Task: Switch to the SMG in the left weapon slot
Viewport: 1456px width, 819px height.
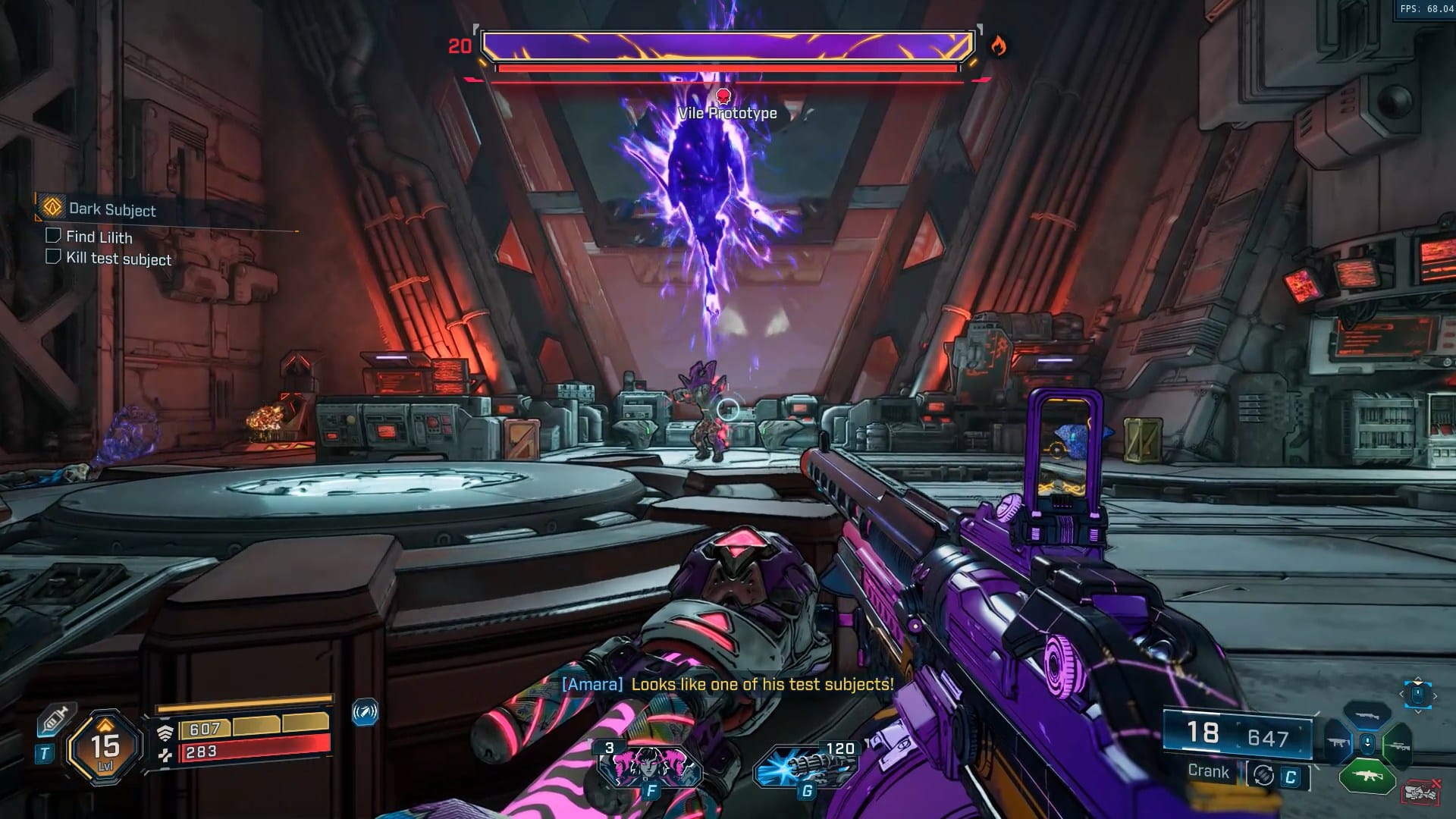Action: [x=1338, y=743]
